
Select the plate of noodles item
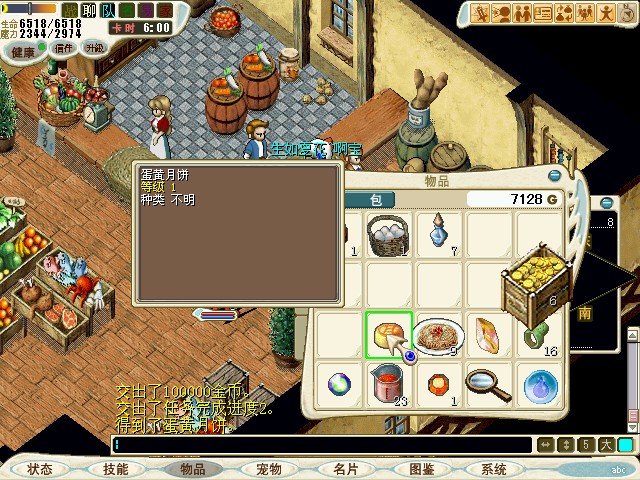click(438, 335)
